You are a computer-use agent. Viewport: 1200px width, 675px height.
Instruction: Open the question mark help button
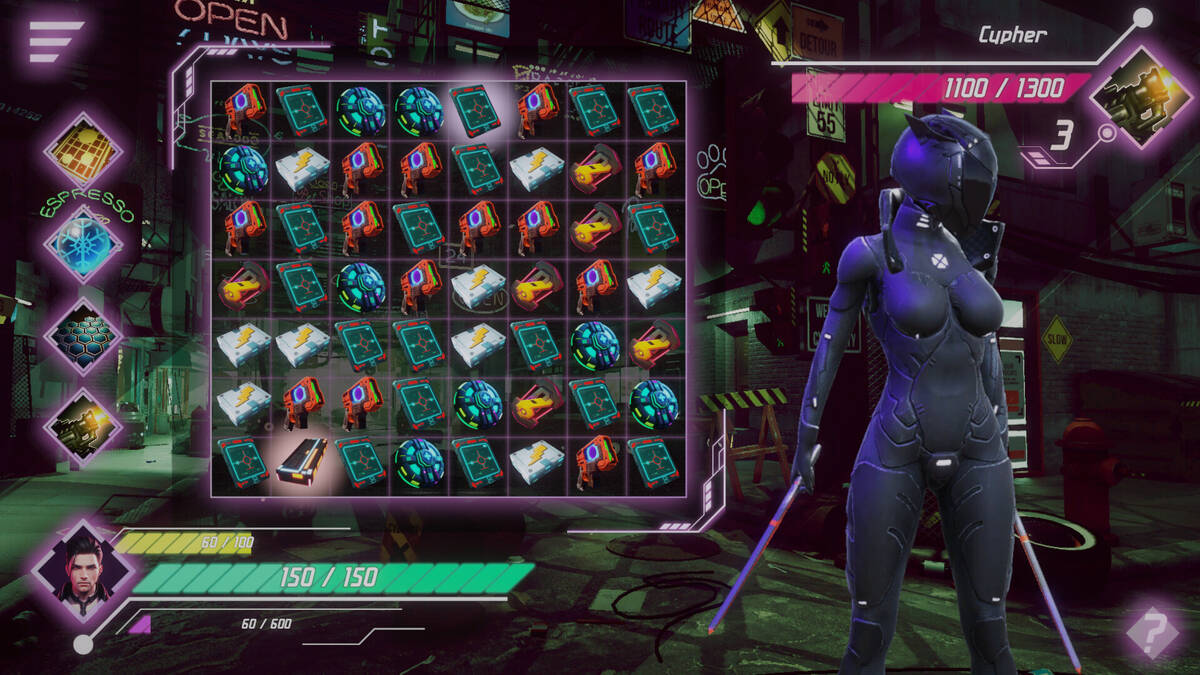click(1153, 631)
